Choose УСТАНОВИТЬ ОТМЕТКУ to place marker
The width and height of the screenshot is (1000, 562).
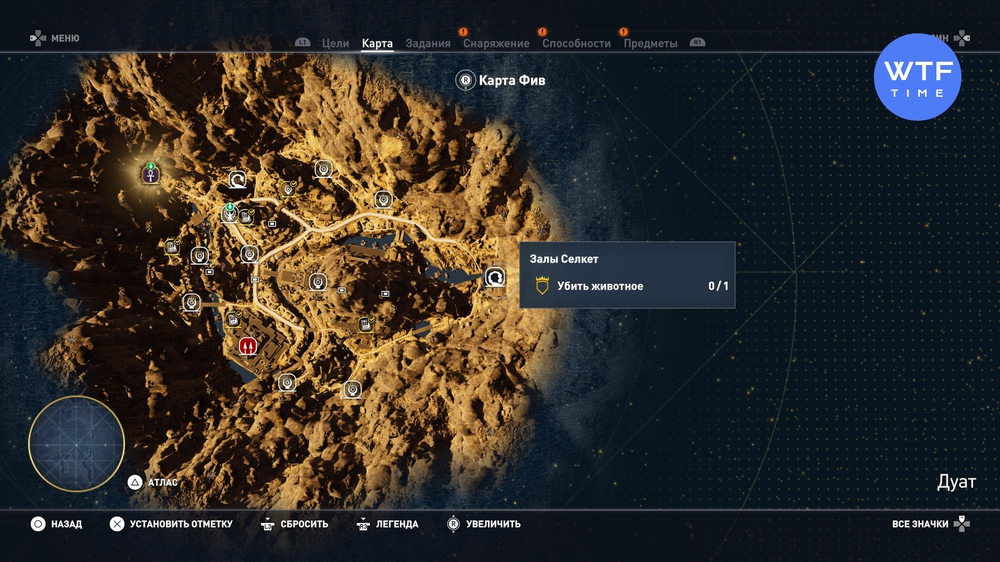click(171, 524)
